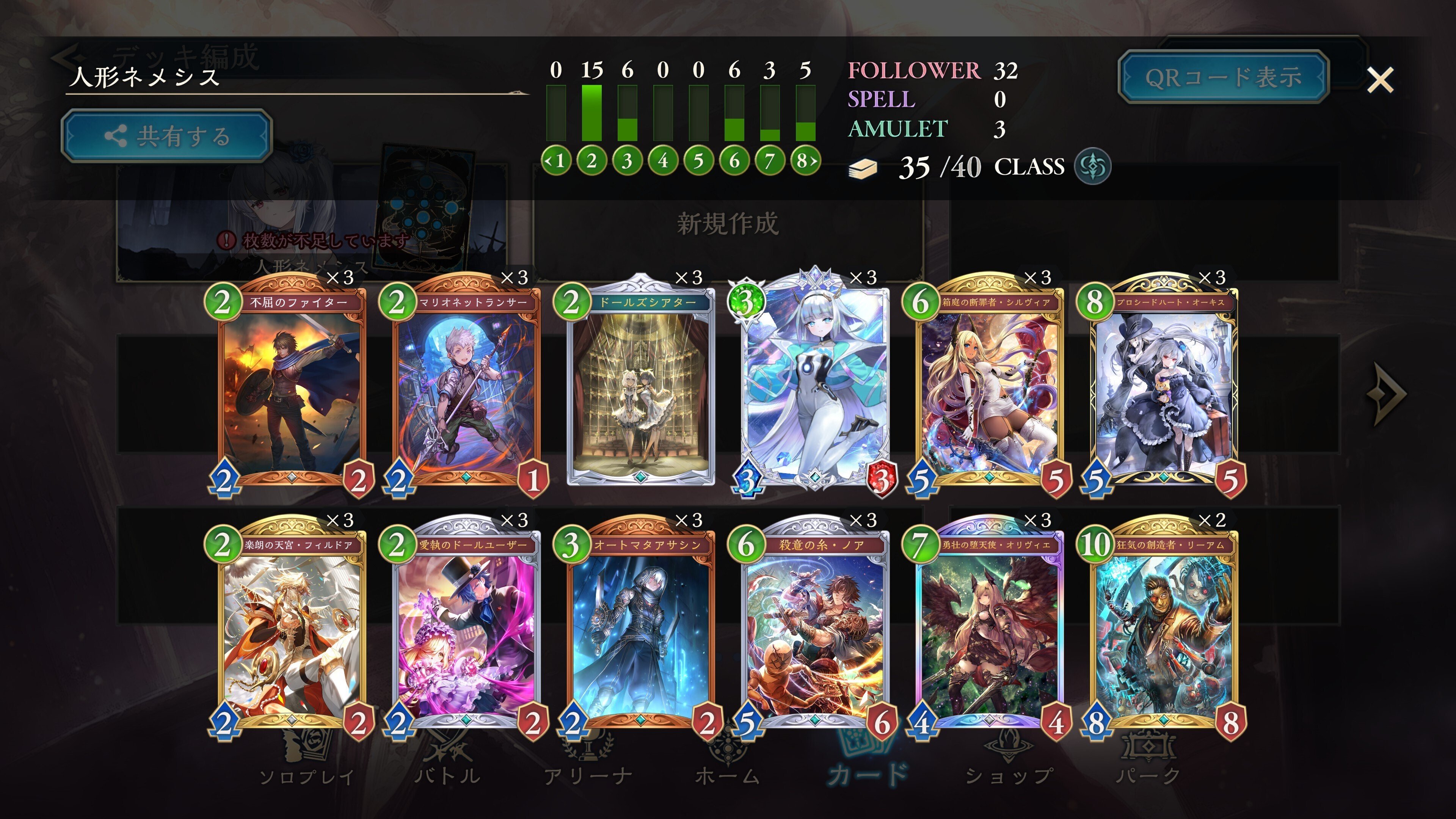
Task: Select the 箱庭の断罪者・シルヴィア card
Action: (x=989, y=390)
